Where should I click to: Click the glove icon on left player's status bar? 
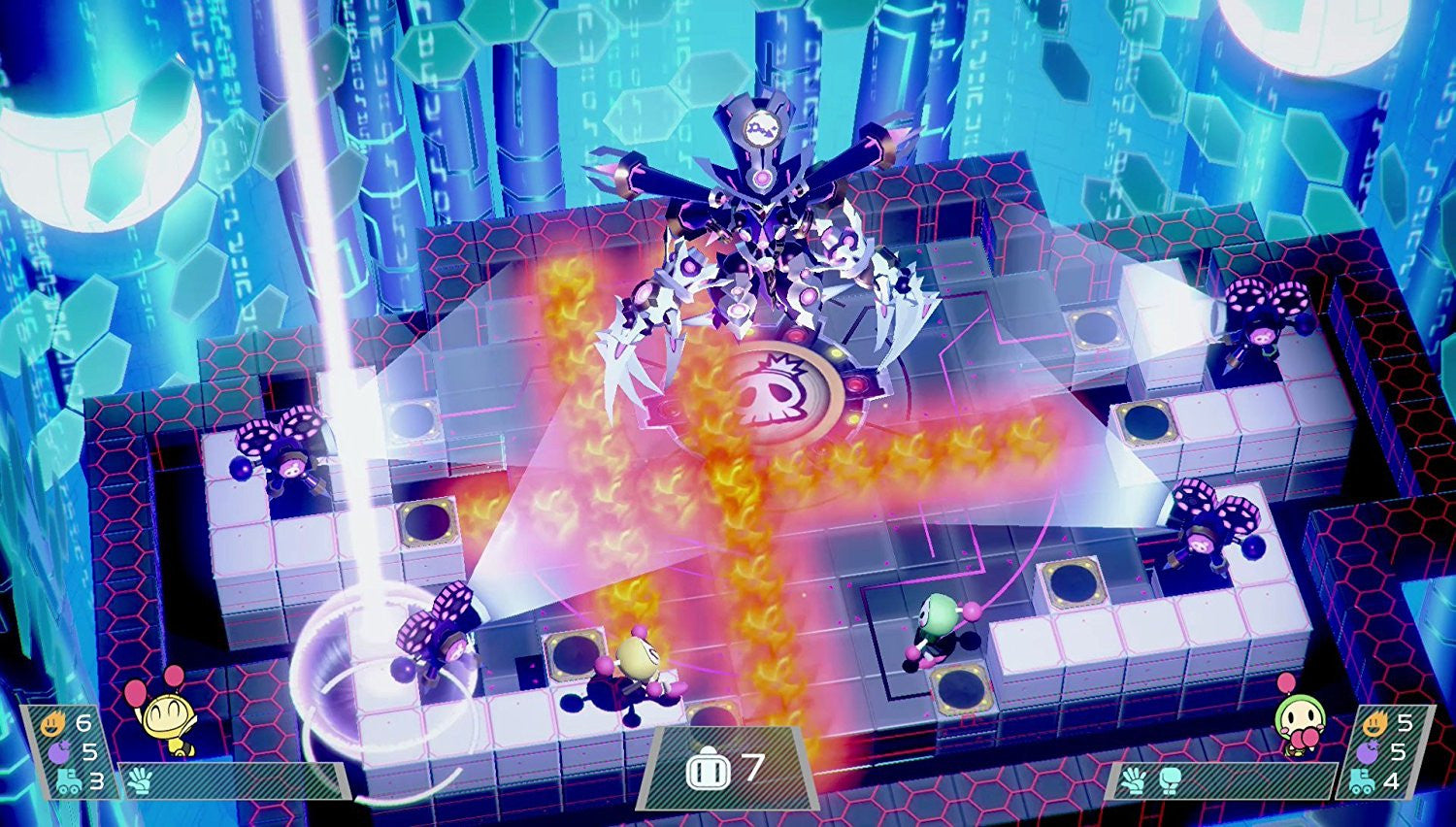click(x=140, y=780)
